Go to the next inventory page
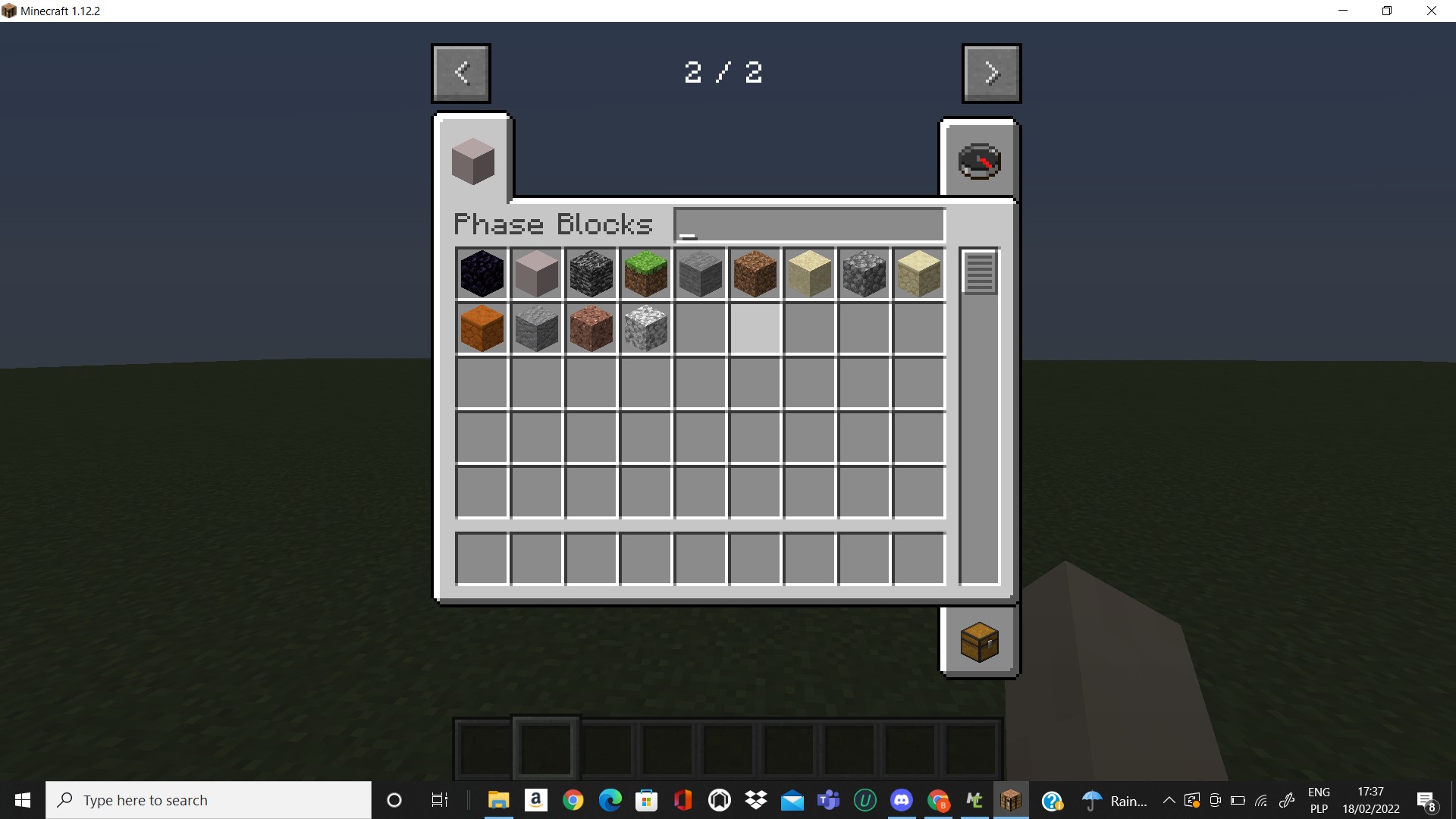1456x819 pixels. coord(992,73)
